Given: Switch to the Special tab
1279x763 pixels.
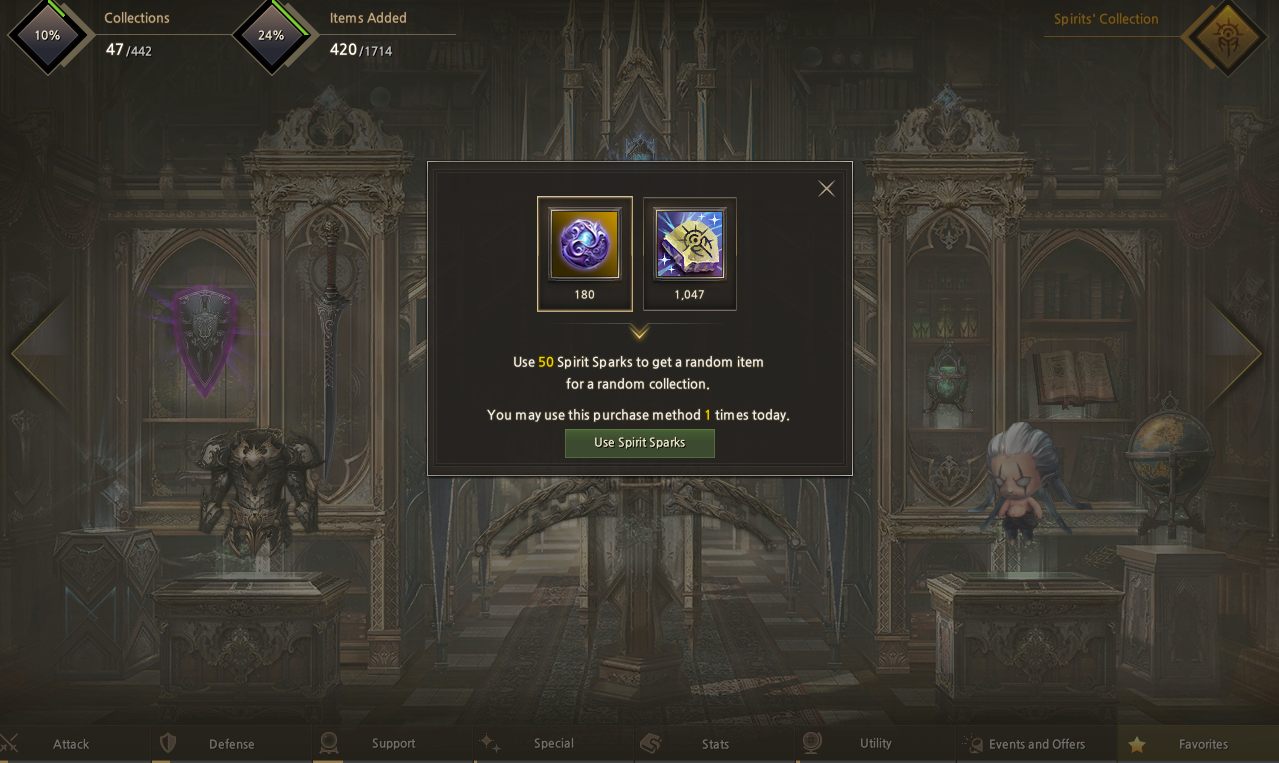Looking at the screenshot, I should click(x=553, y=744).
